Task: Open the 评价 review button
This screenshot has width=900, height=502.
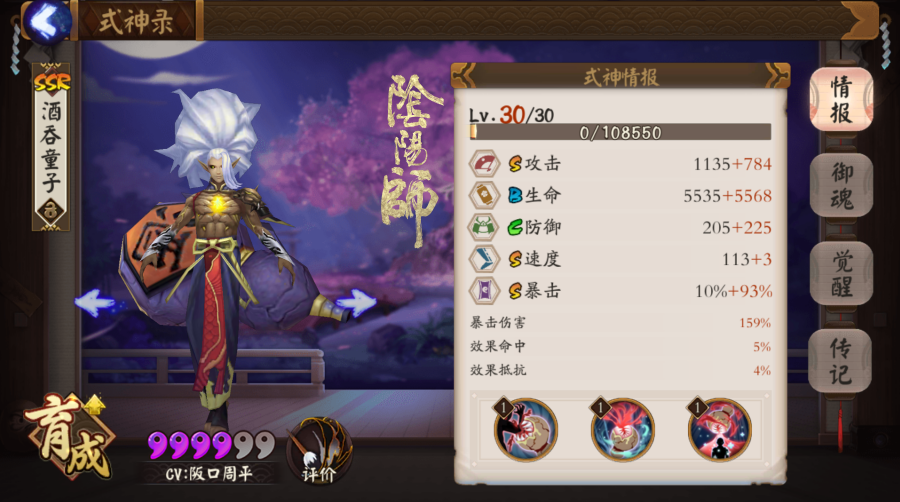Action: (319, 448)
